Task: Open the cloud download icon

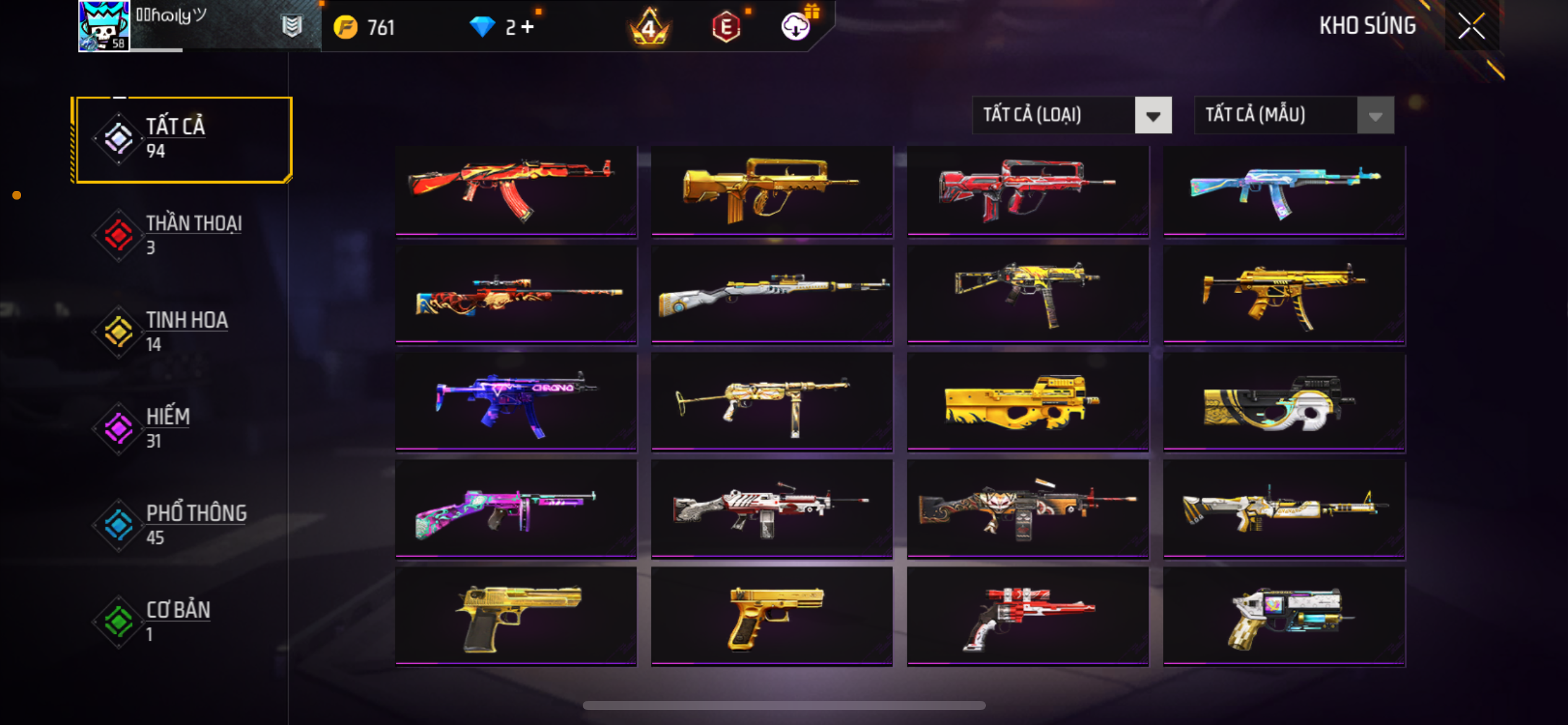Action: 796,27
